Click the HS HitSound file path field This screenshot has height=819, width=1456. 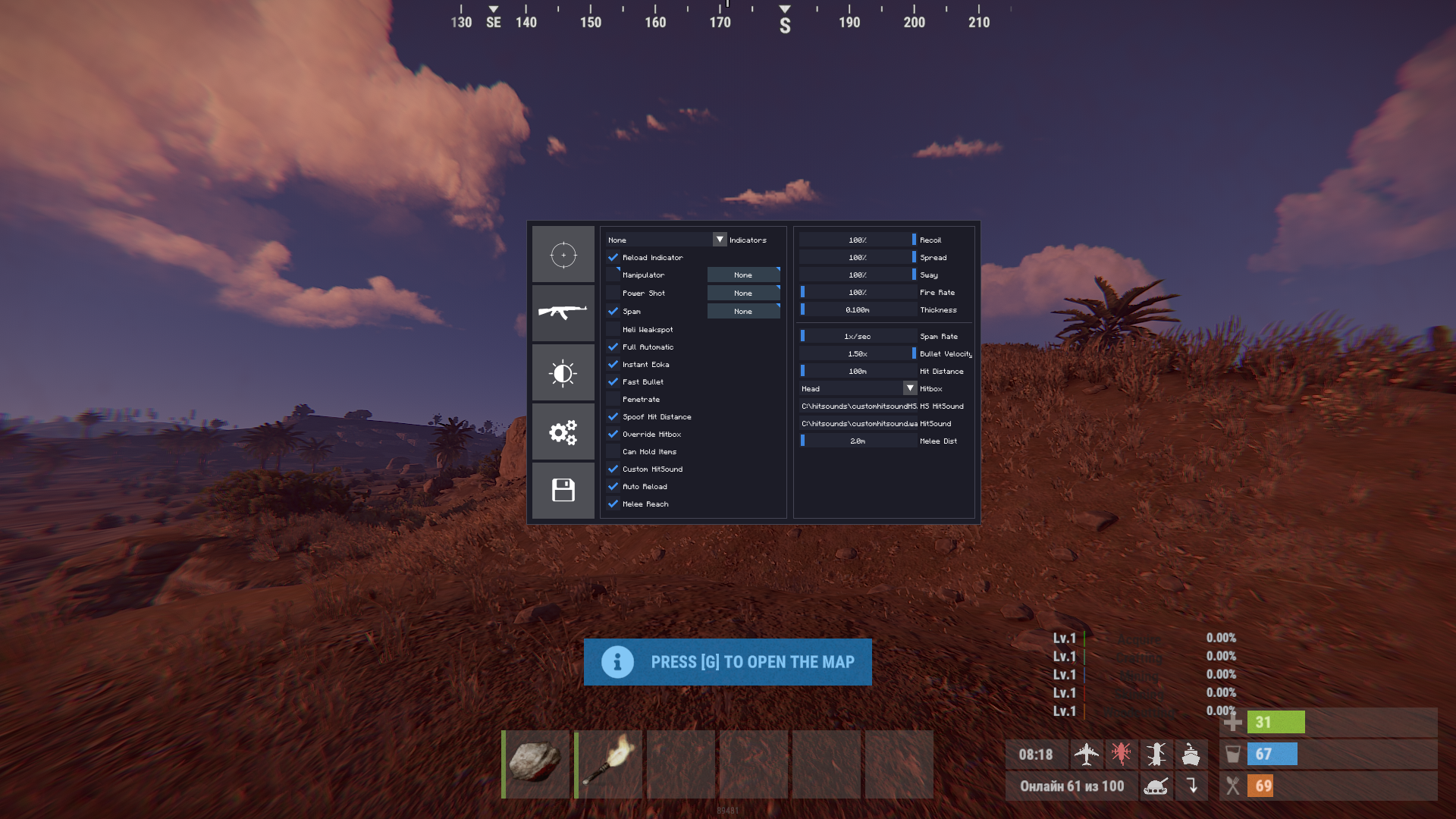click(x=858, y=406)
